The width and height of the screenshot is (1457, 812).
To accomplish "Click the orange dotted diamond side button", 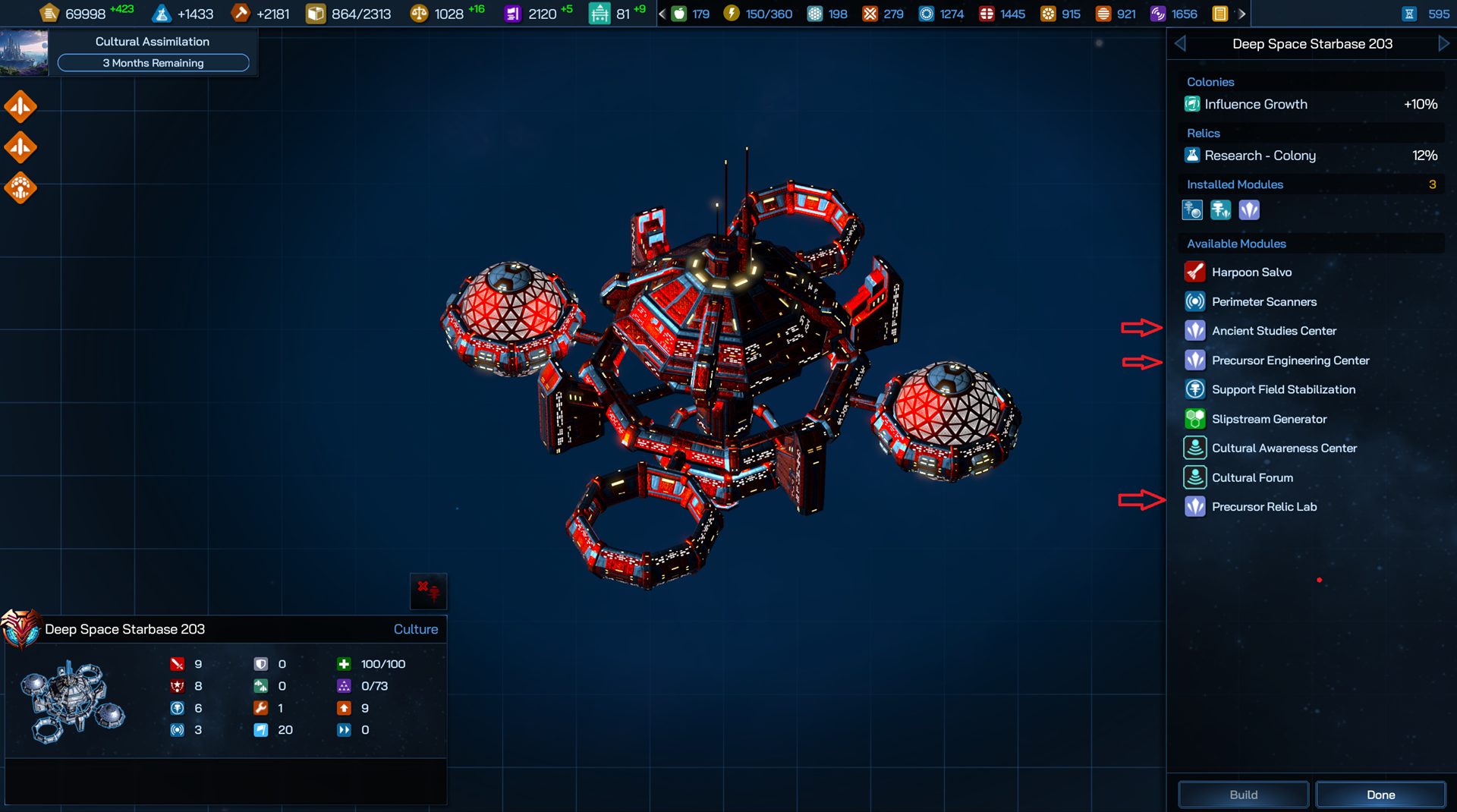I will click(20, 188).
